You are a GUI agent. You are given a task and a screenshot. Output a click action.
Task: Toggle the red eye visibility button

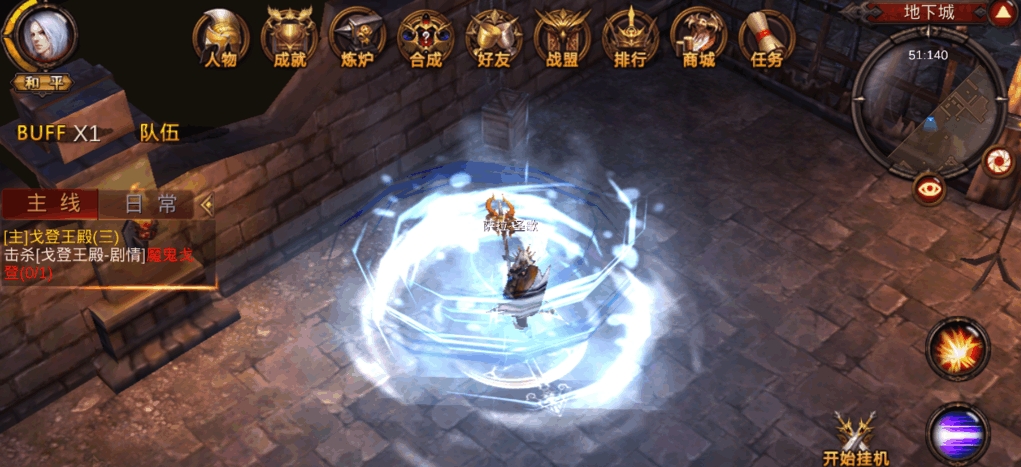pyautogui.click(x=931, y=189)
